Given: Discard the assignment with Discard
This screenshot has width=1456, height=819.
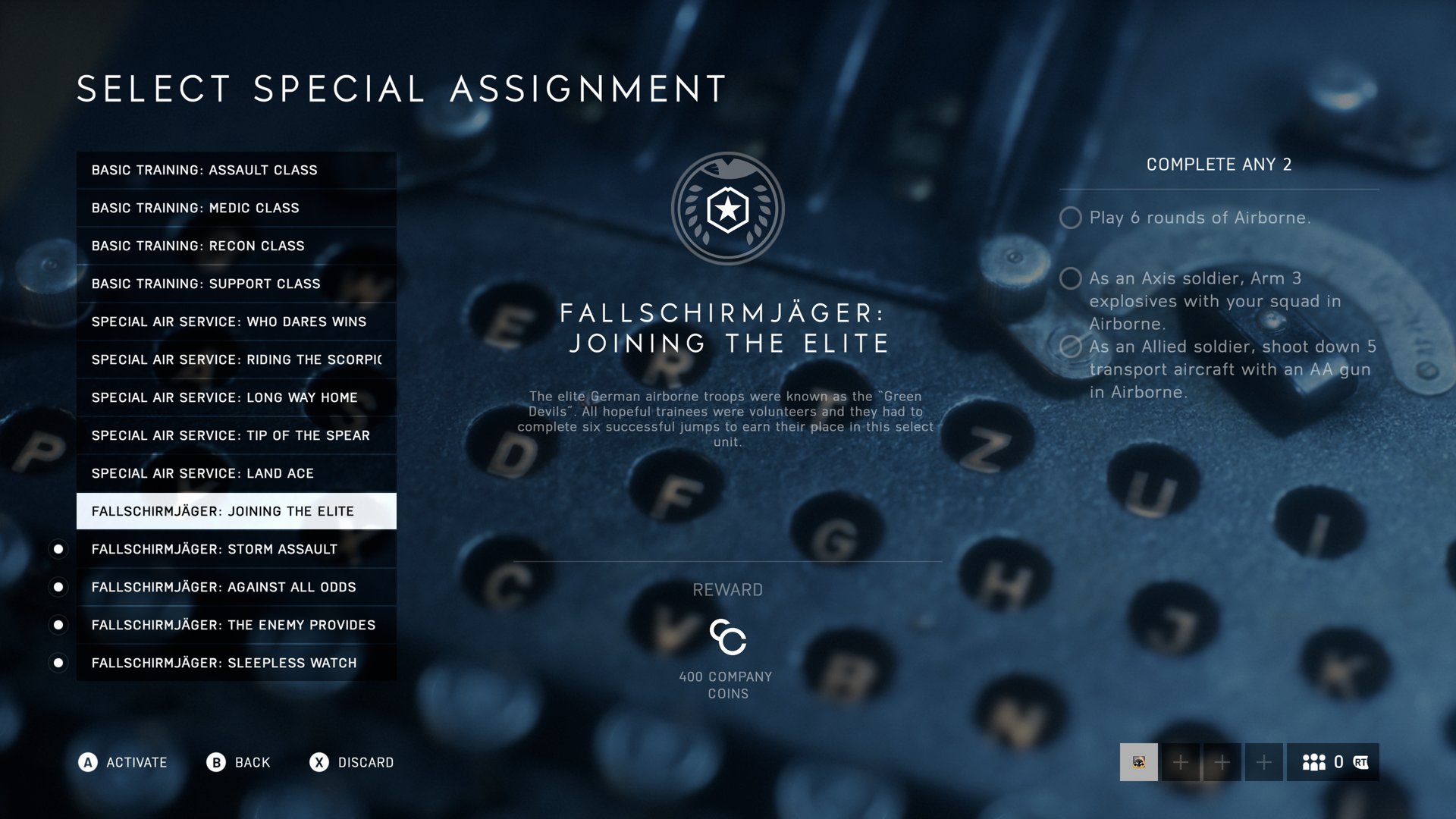Looking at the screenshot, I should (x=352, y=762).
